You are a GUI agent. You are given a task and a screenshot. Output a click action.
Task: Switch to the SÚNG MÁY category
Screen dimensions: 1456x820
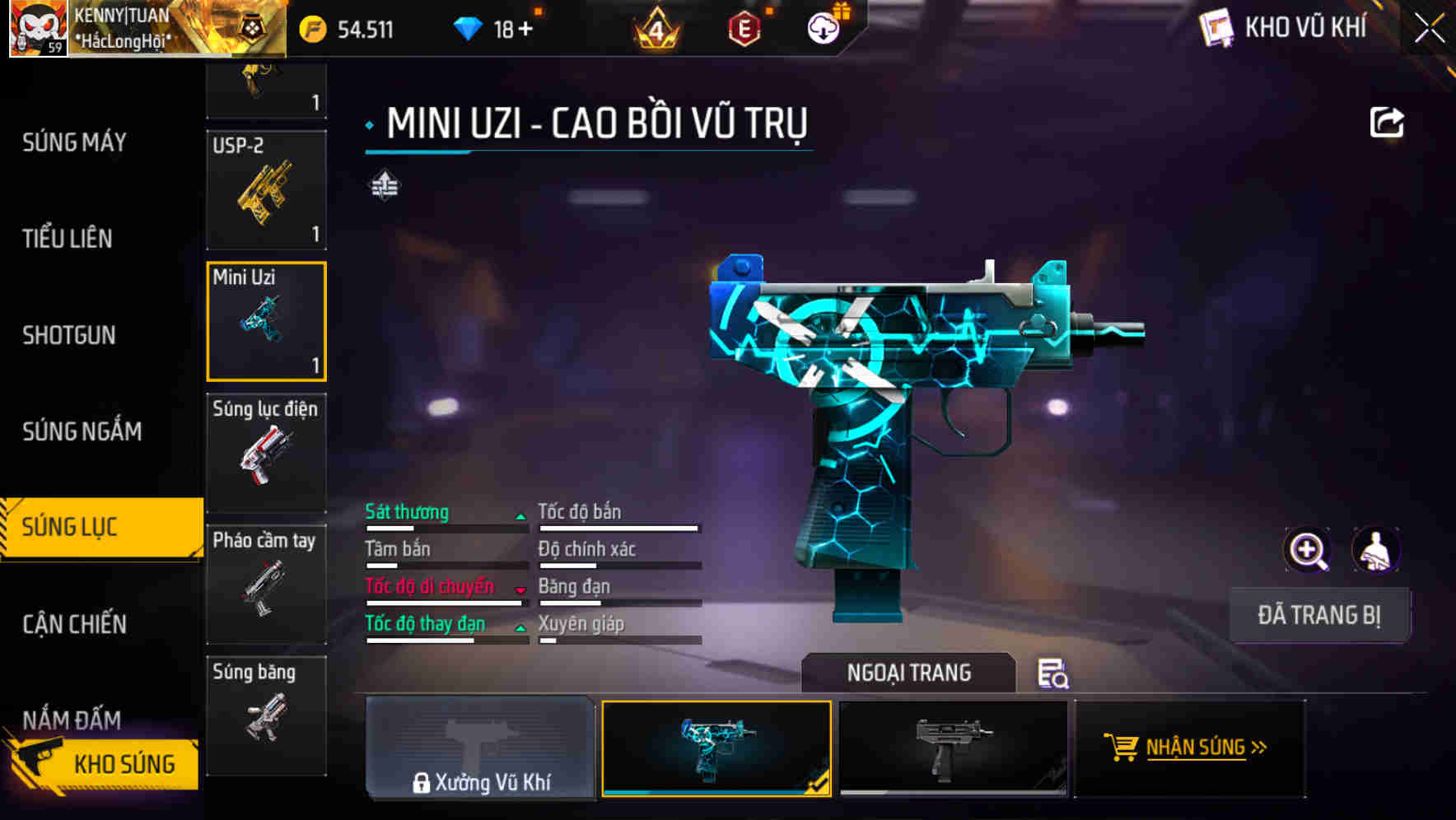pos(74,142)
